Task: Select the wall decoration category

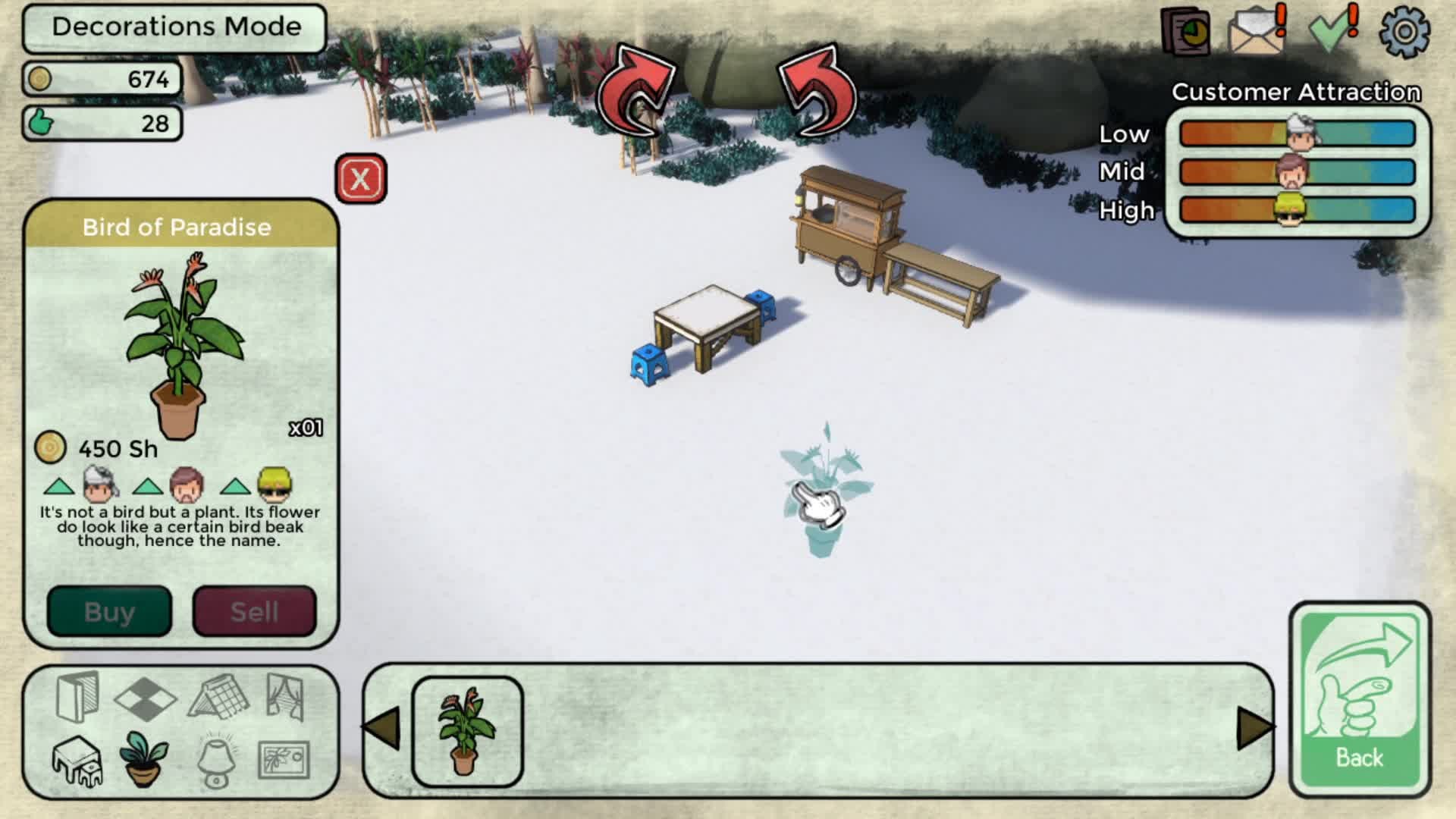Action: click(77, 696)
